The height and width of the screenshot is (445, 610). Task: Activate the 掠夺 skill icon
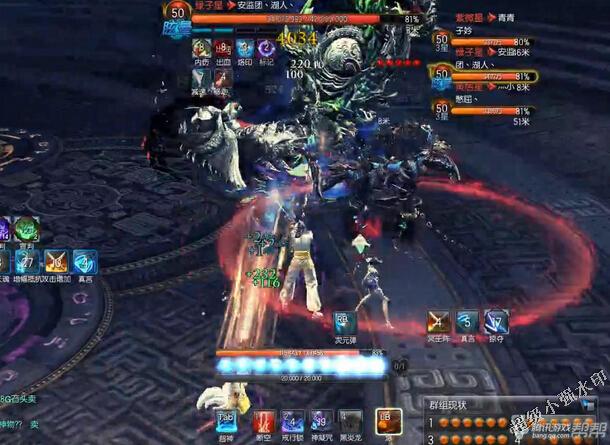pos(497,322)
